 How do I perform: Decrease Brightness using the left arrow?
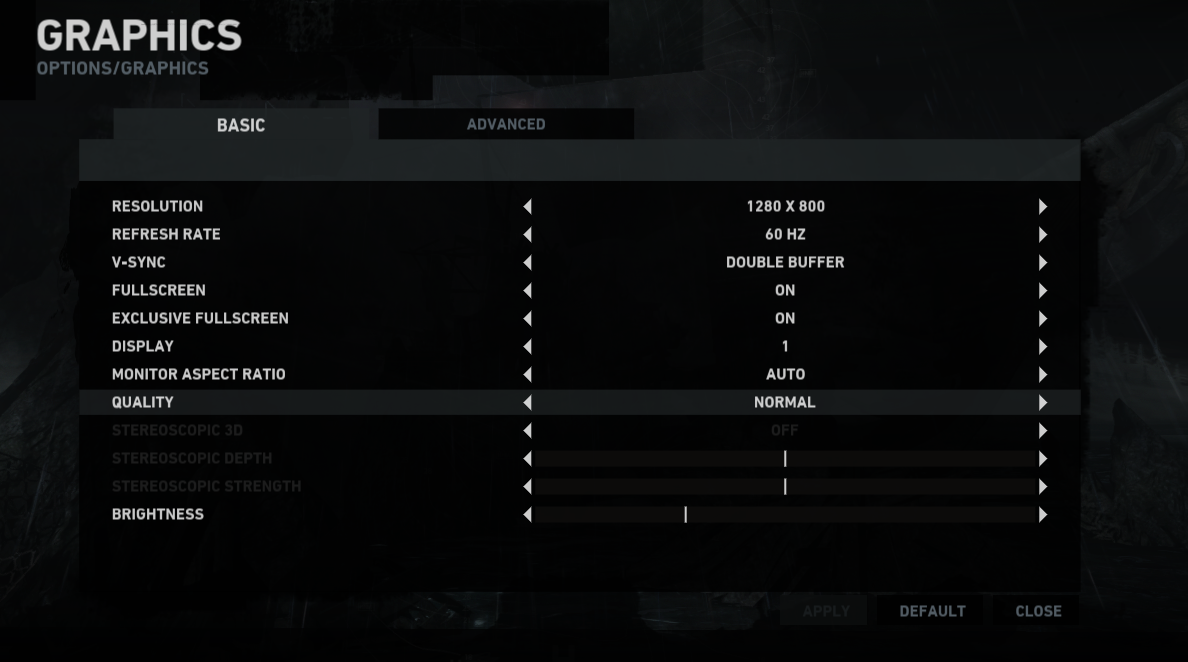527,515
